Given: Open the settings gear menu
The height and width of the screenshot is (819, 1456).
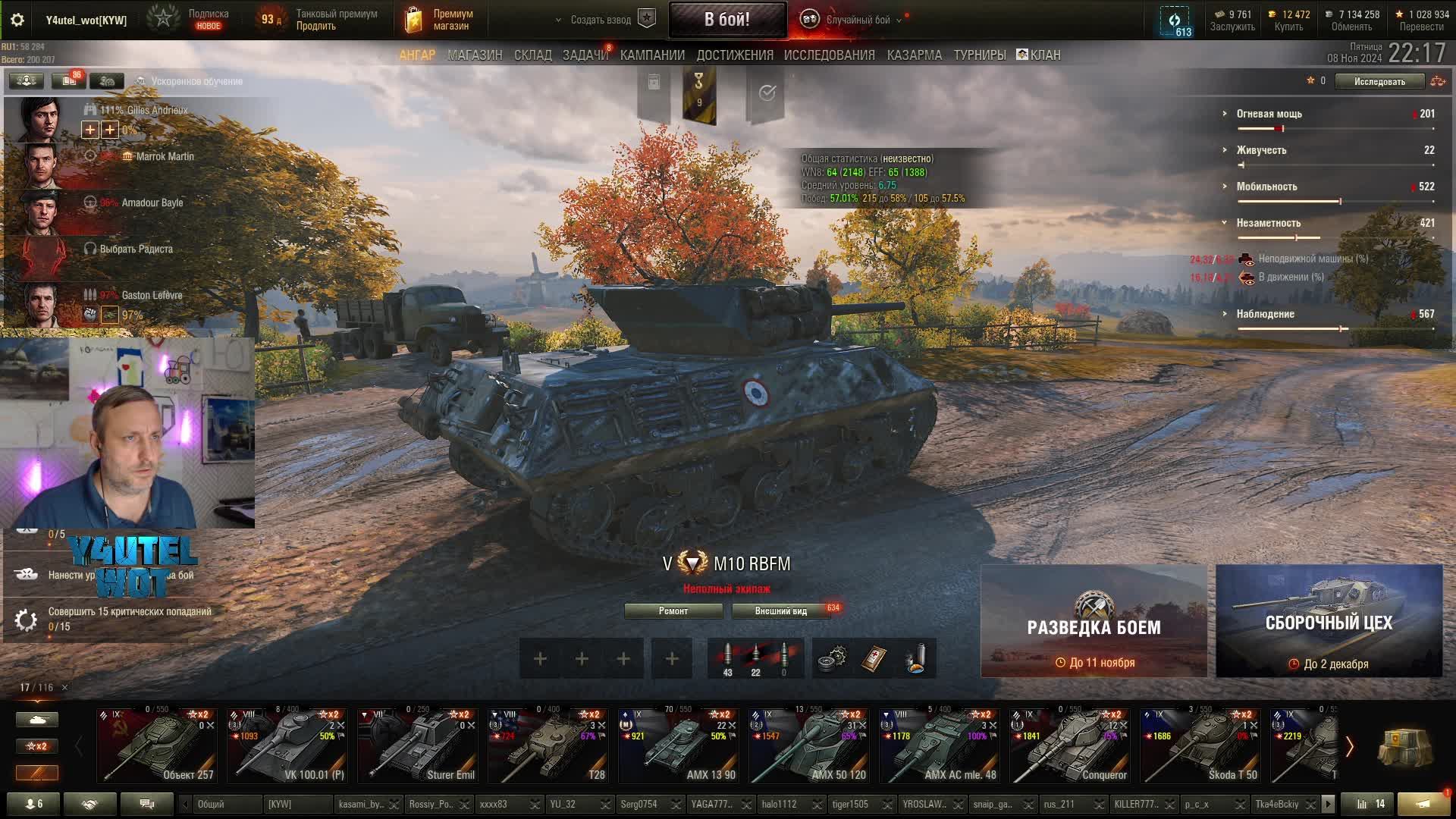Looking at the screenshot, I should point(17,20).
